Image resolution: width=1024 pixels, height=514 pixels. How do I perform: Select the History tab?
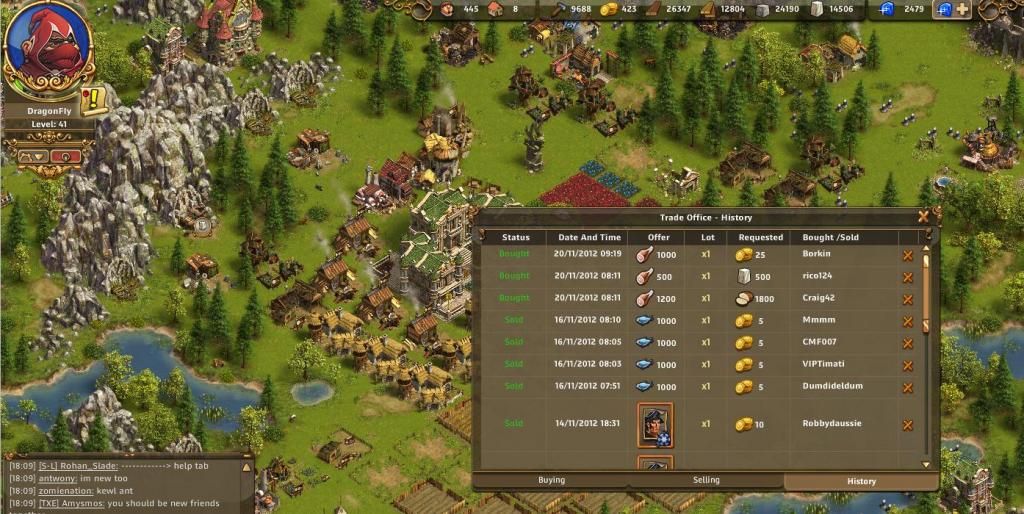point(861,481)
